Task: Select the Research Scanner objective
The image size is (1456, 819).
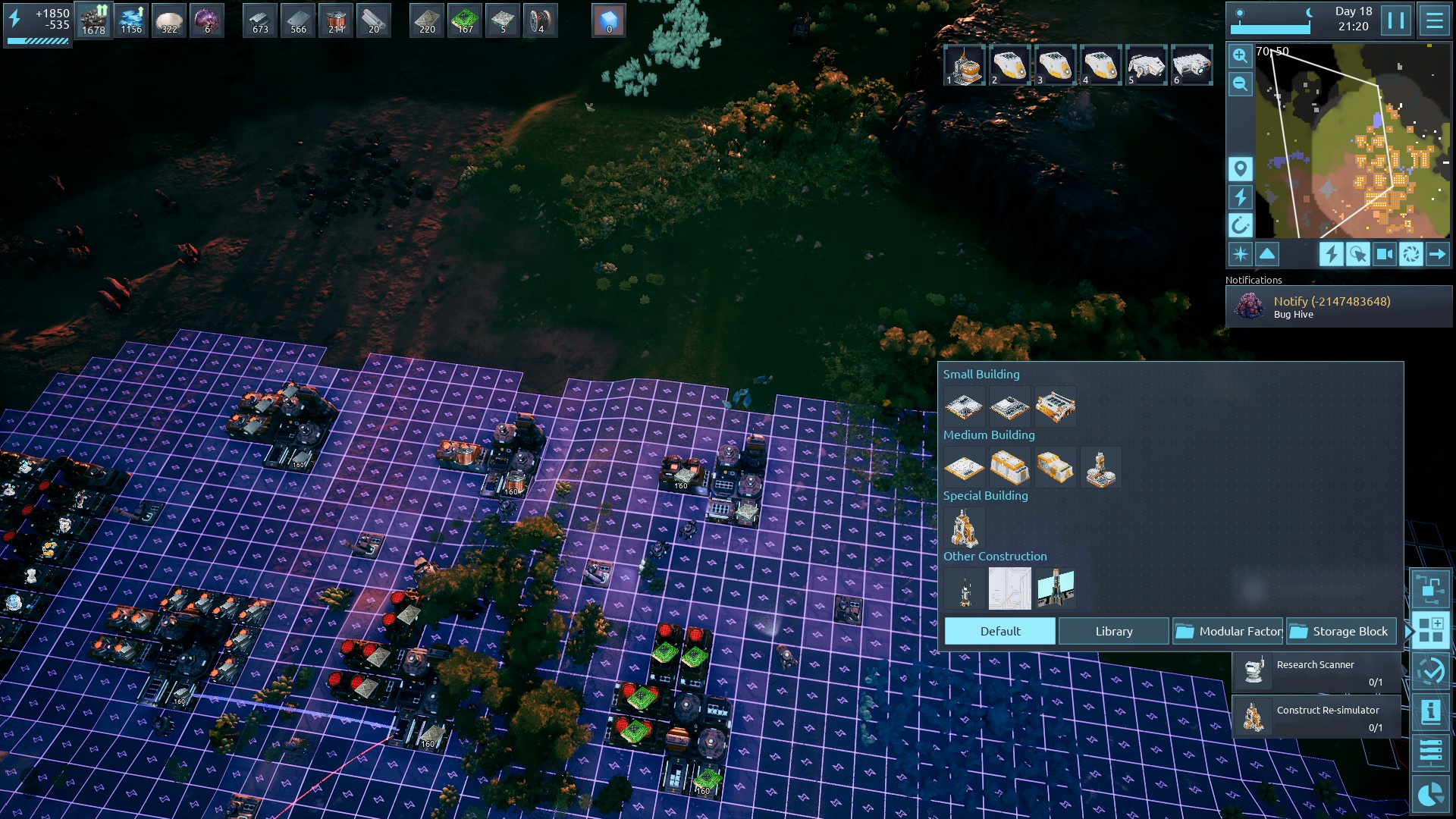Action: click(x=1318, y=672)
